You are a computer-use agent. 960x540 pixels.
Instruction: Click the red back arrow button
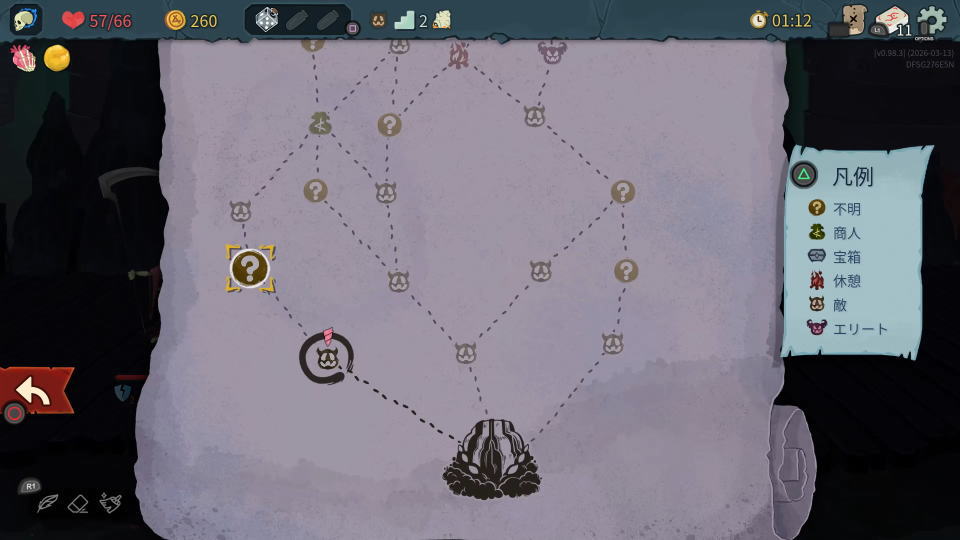[35, 391]
